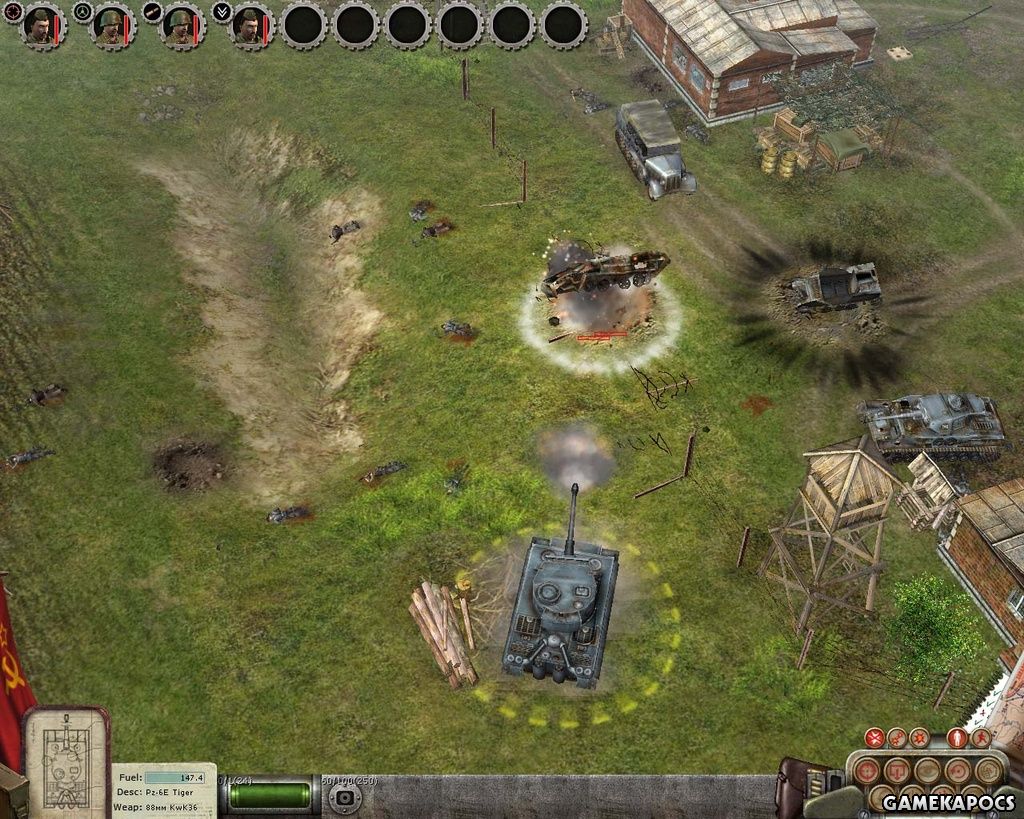The height and width of the screenshot is (819, 1024).
Task: Select the driver crew portrait with steering wheel badge
Action: pos(112,25)
